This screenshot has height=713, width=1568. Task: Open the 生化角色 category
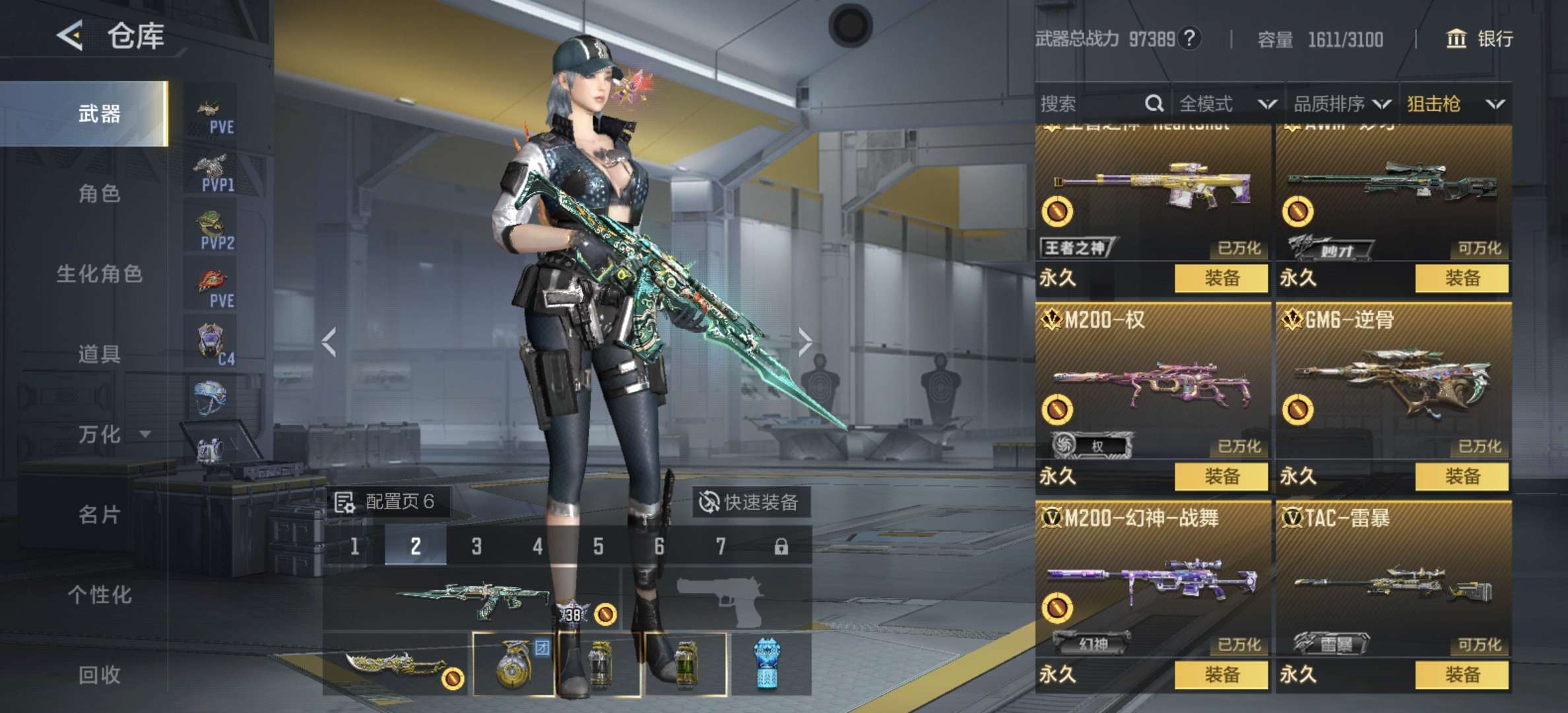(99, 274)
